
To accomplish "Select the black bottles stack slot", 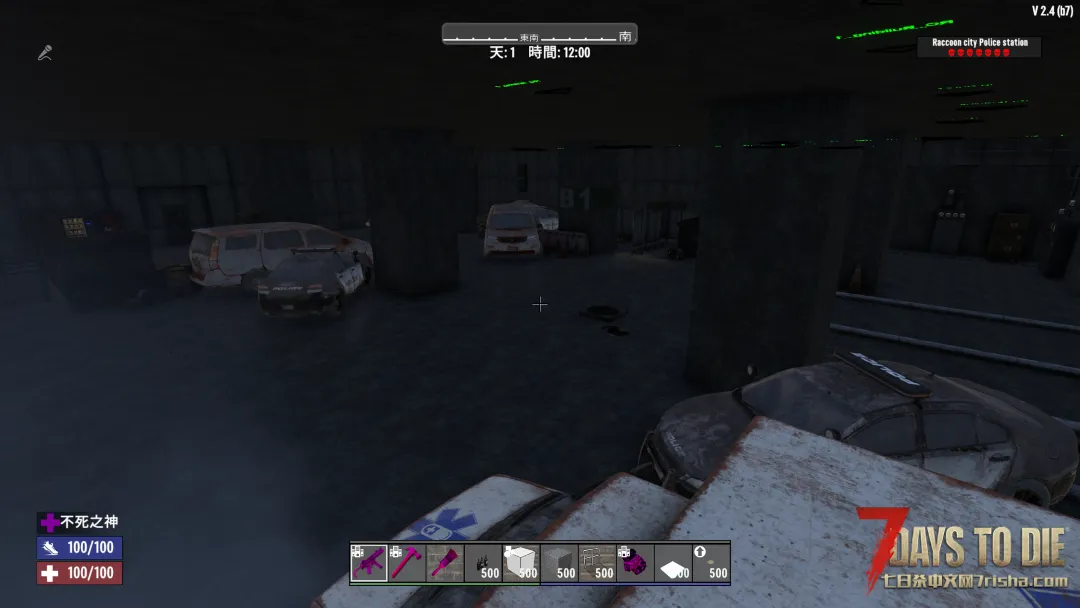I will coord(483,563).
